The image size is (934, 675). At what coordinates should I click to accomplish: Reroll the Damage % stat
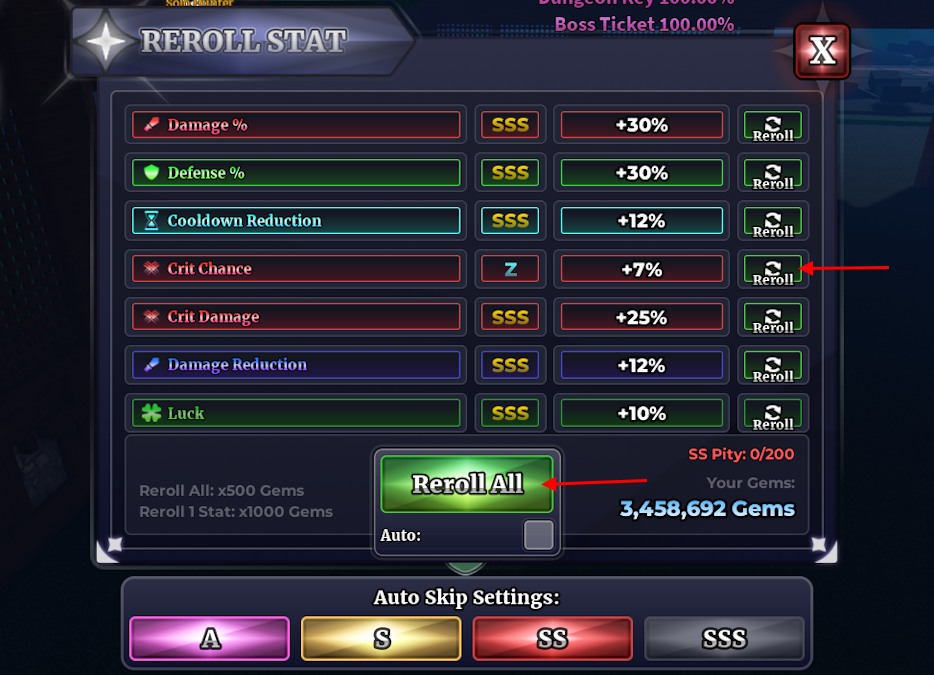point(773,125)
